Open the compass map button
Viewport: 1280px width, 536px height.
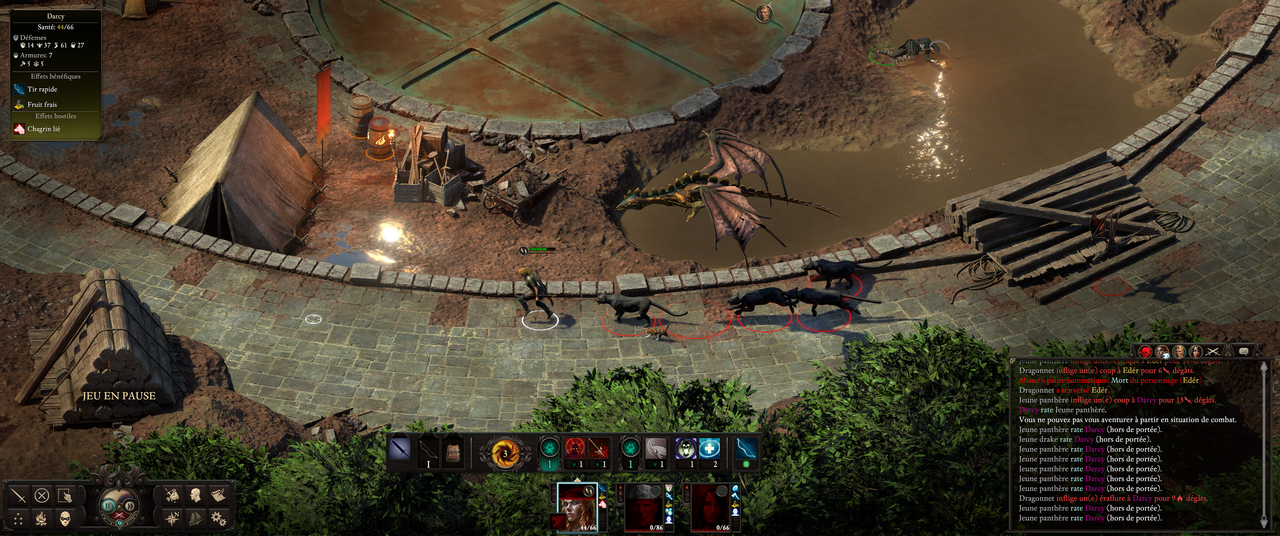click(x=172, y=518)
